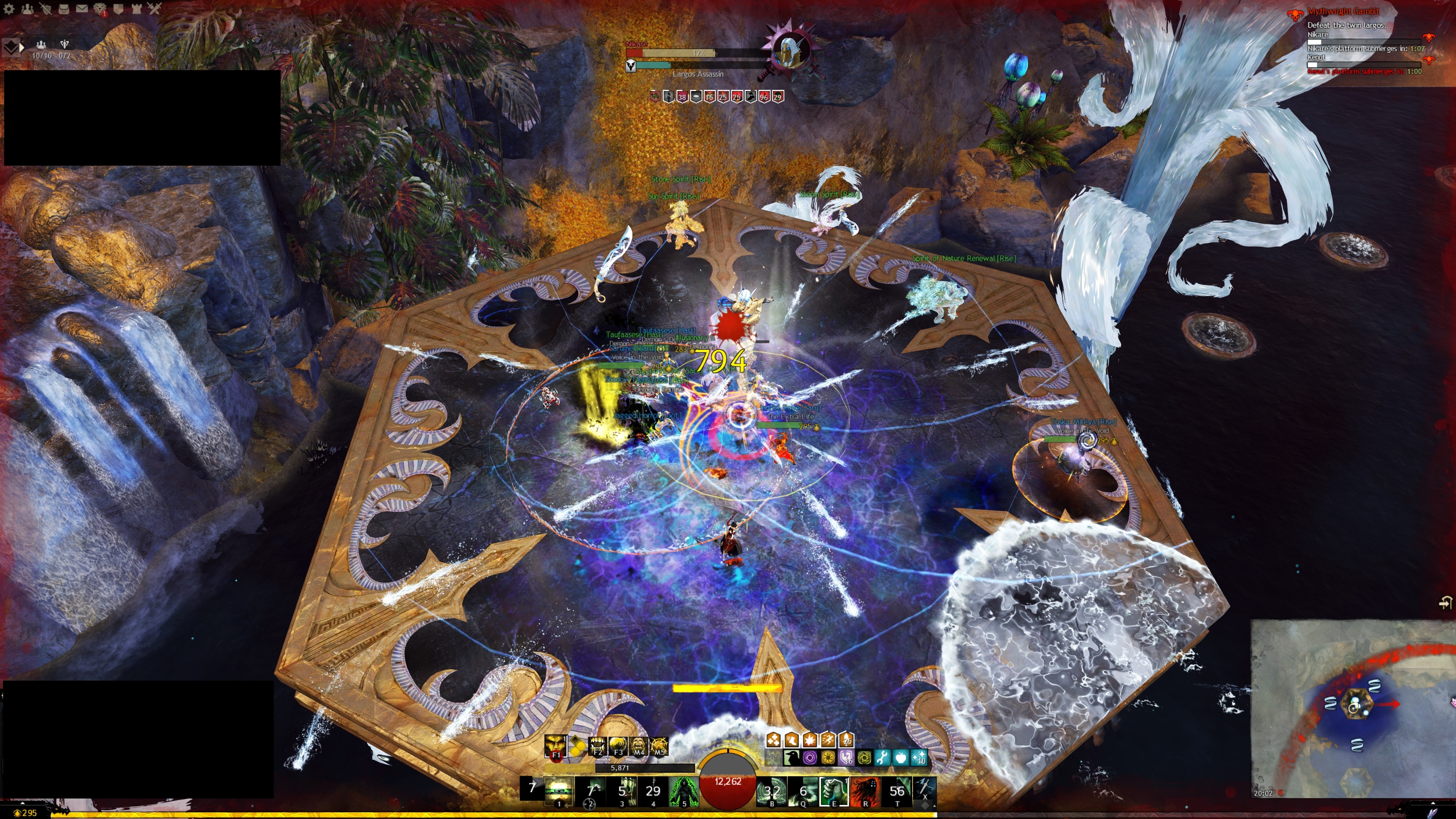
Task: Open the guild panel shield icon
Action: 118,8
